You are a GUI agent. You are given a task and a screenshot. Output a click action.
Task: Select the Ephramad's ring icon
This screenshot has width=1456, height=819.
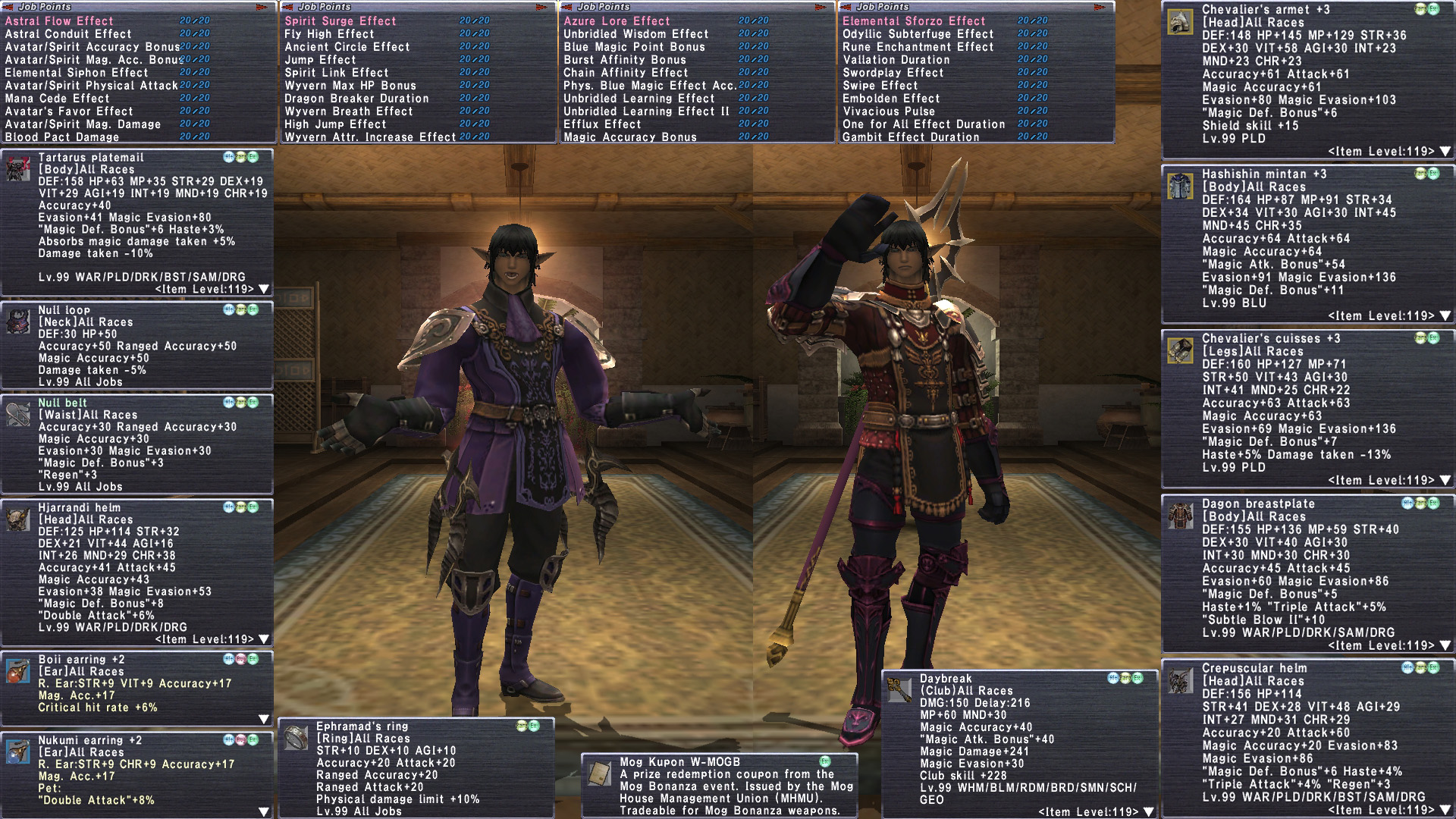(x=296, y=738)
